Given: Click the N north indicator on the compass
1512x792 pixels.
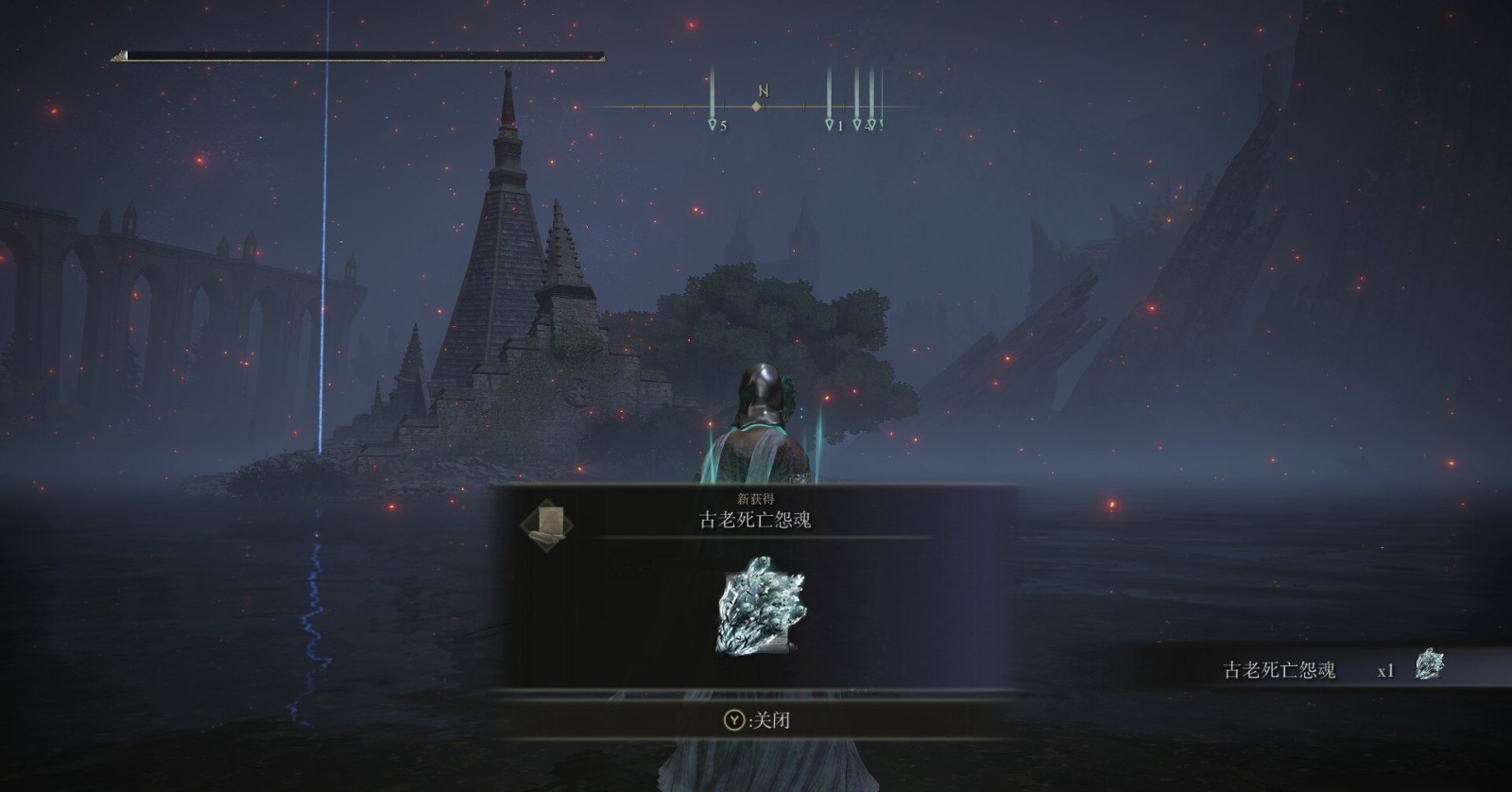Looking at the screenshot, I should click(x=764, y=92).
